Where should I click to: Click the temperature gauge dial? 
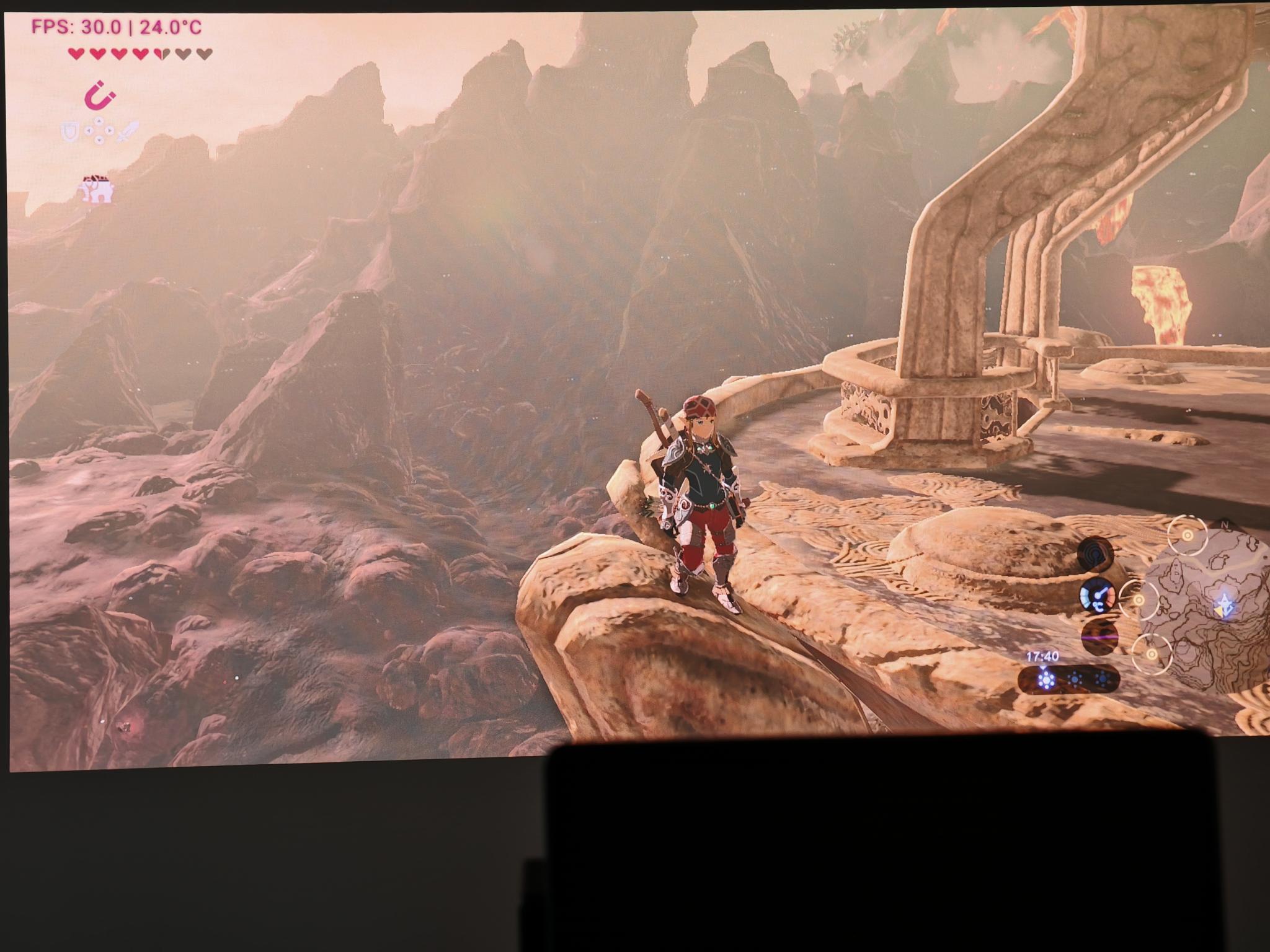tap(1096, 597)
